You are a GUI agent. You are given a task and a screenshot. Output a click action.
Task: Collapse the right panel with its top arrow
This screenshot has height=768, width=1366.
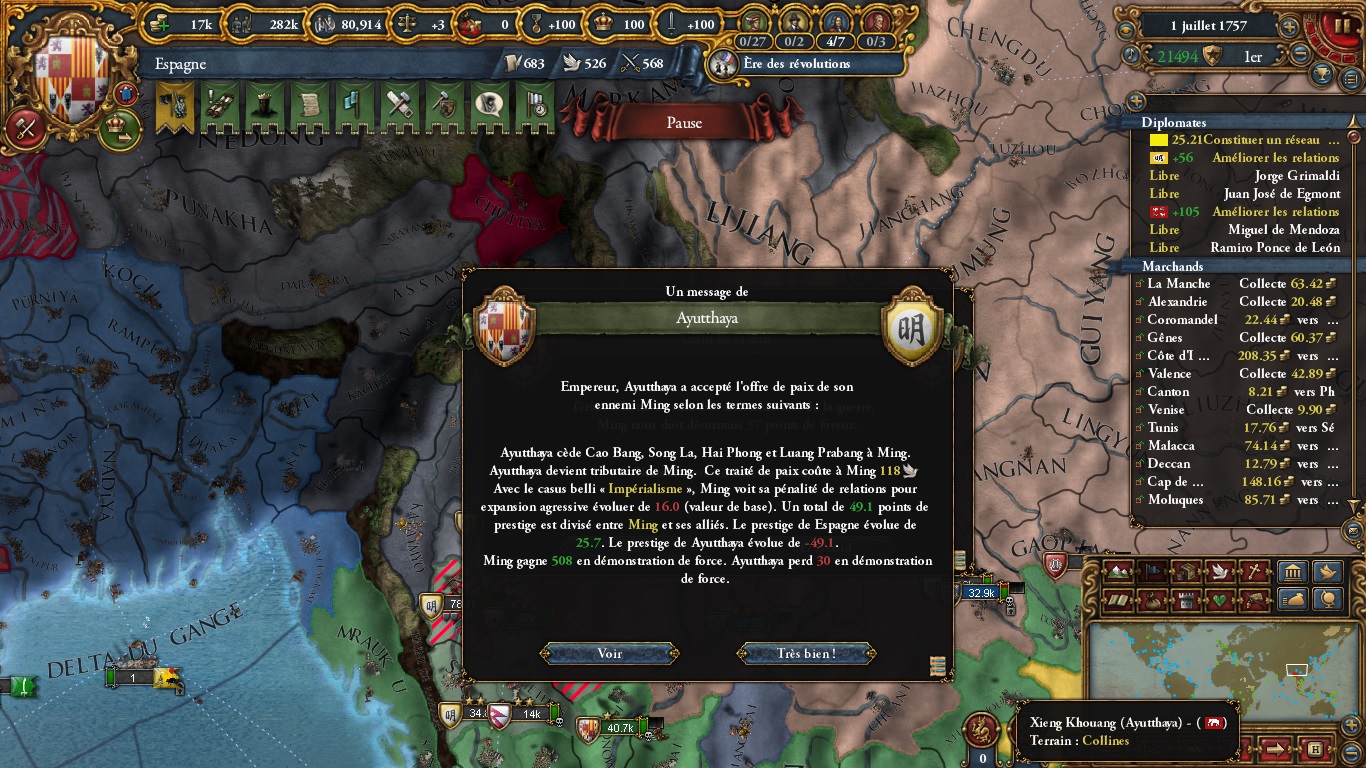tap(1353, 122)
